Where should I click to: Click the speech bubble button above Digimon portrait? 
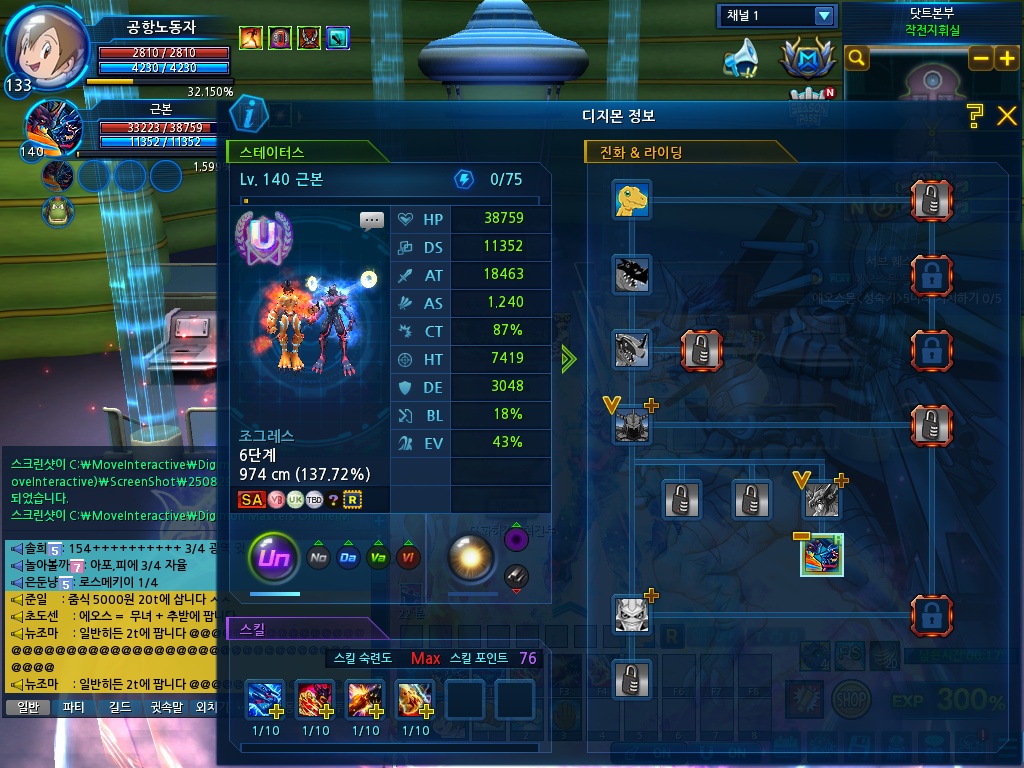372,220
